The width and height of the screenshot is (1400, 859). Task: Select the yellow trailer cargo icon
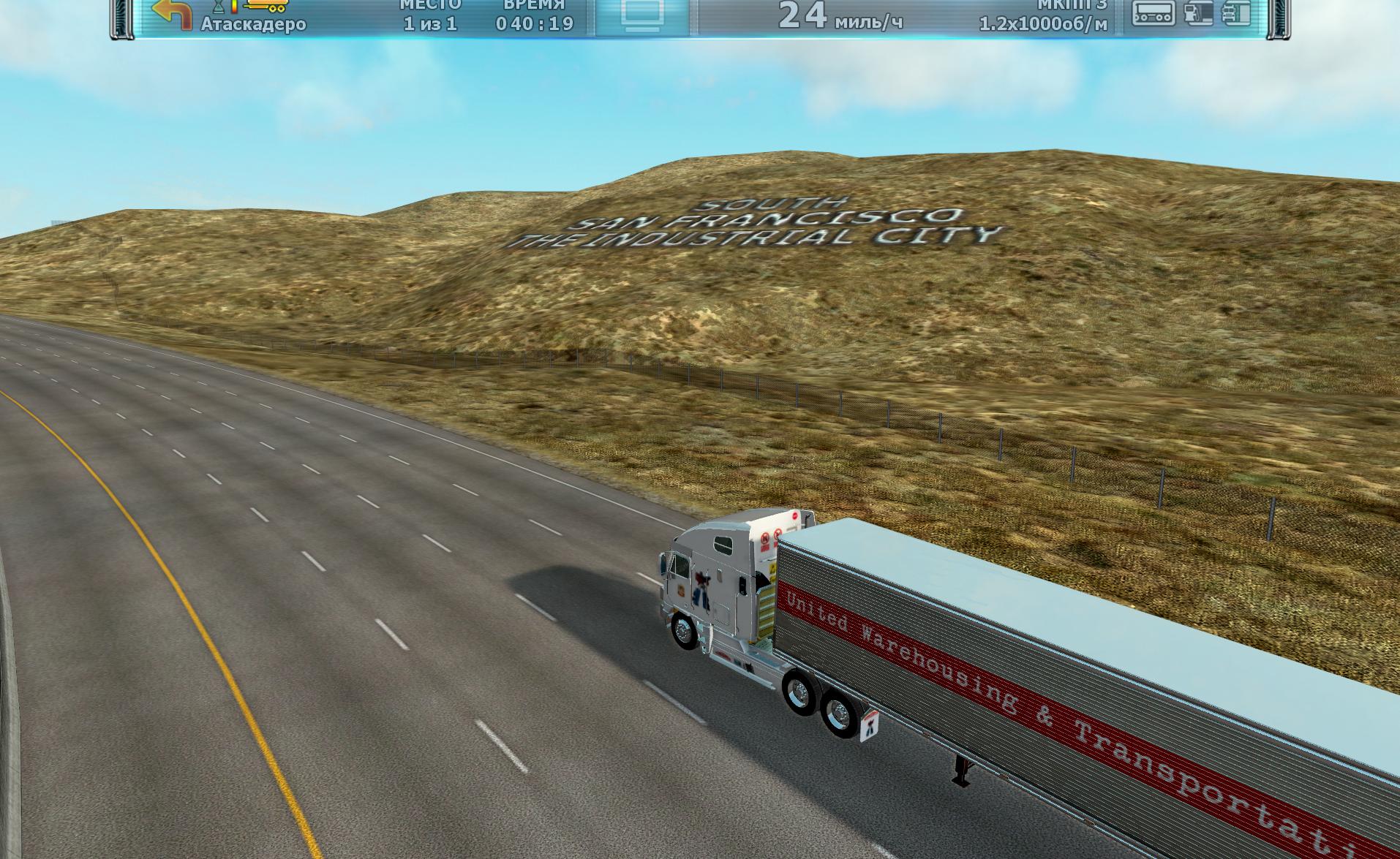[266, 7]
